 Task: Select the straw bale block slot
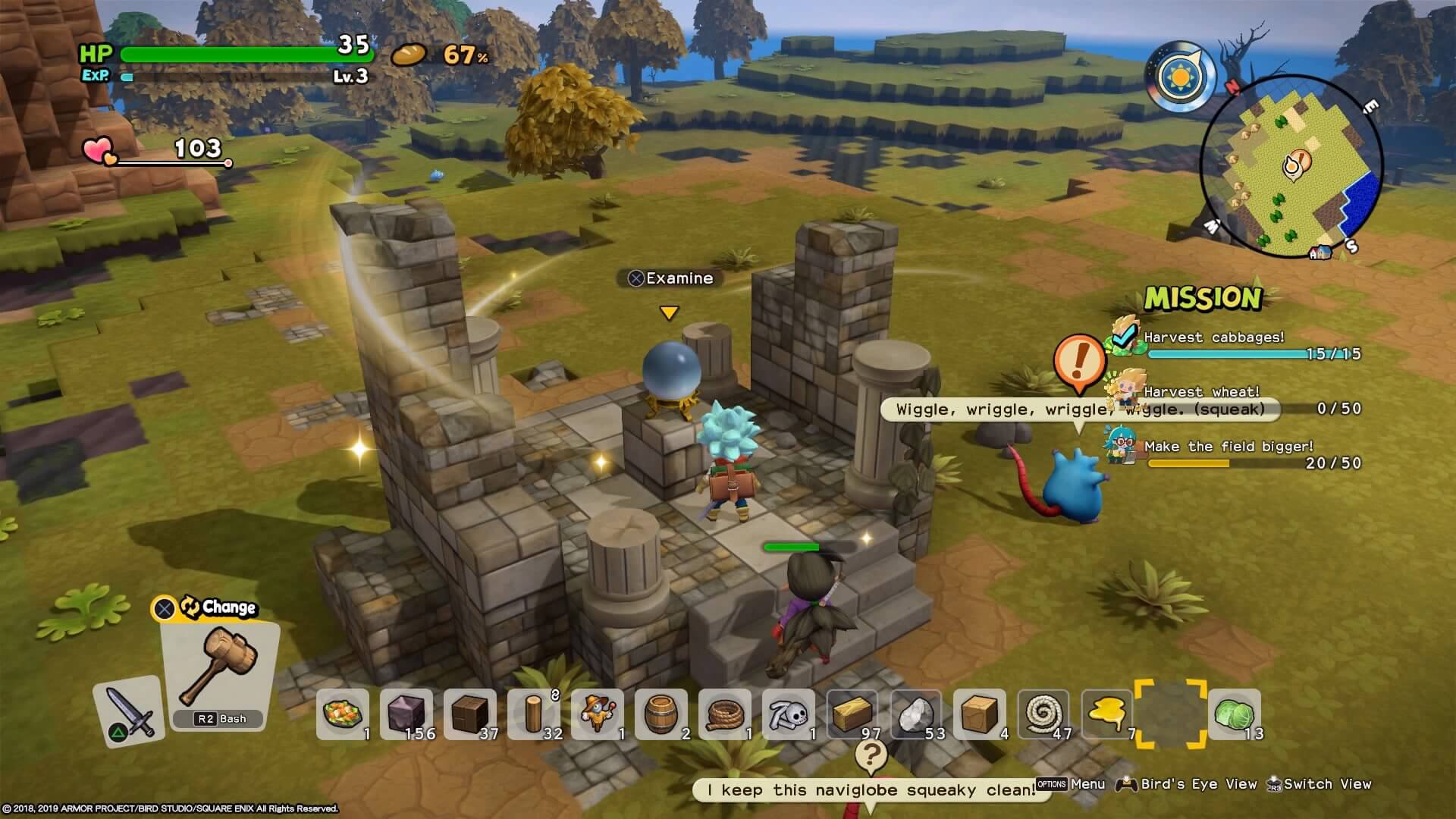tap(852, 714)
